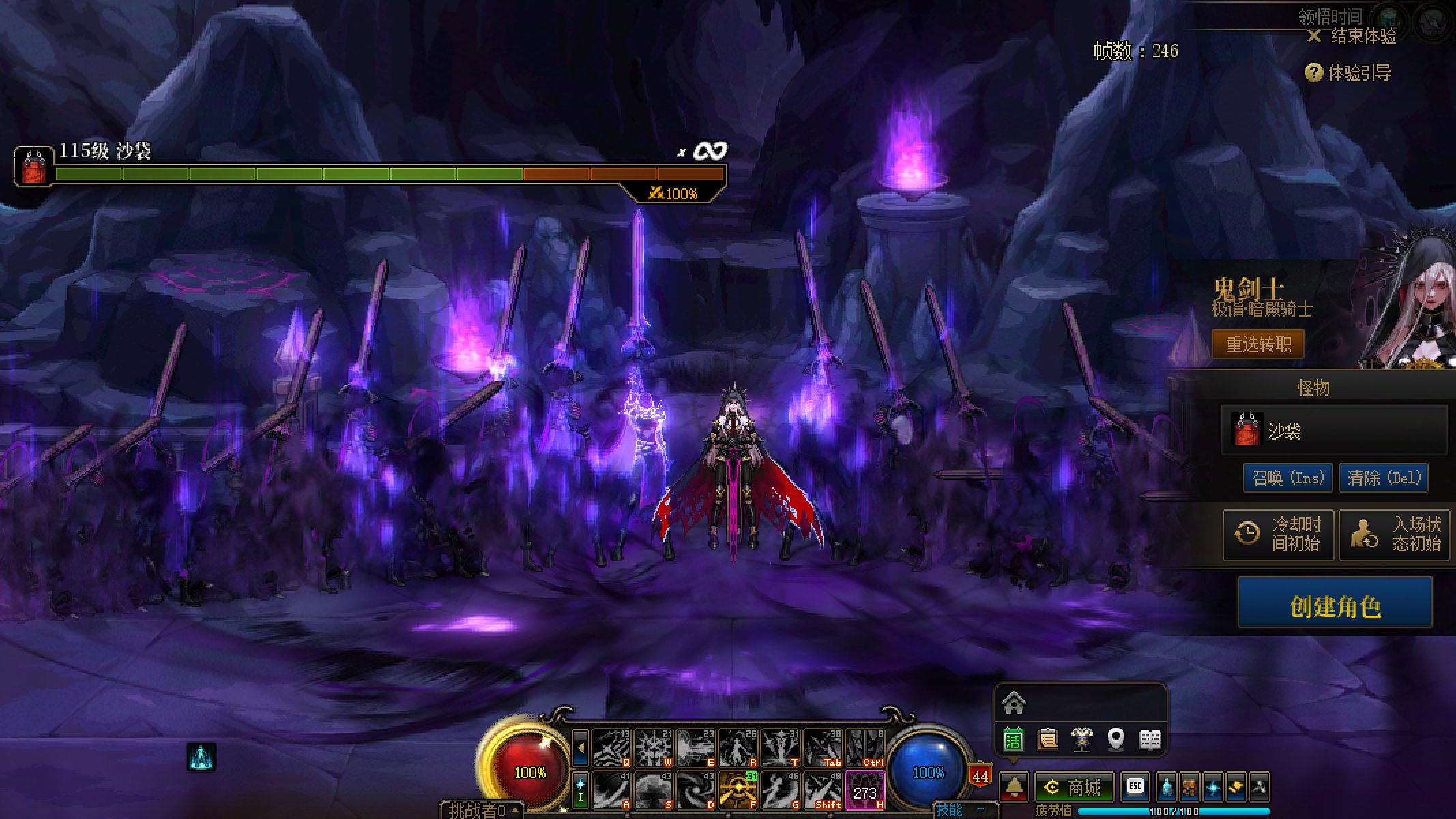Reset entry state with 入场状态初始
This screenshot has height=819, width=1456.
(1394, 534)
